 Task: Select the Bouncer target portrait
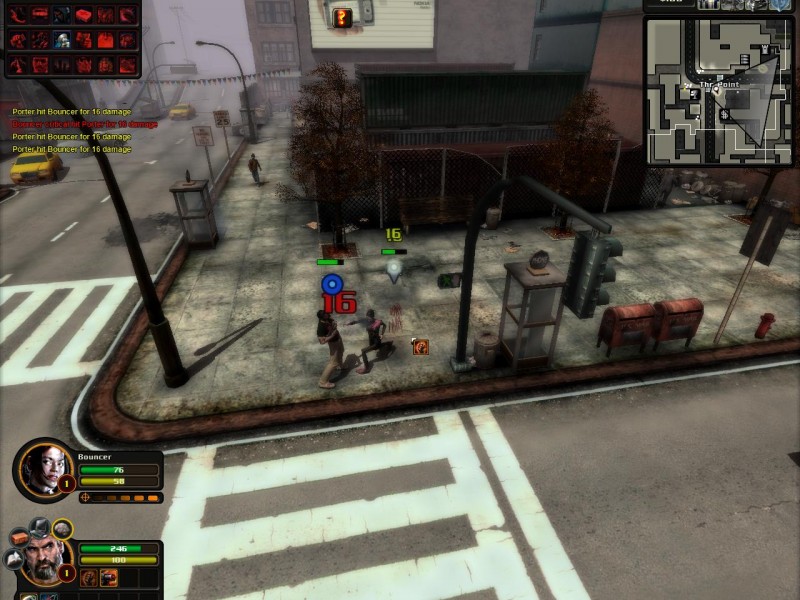pos(44,465)
